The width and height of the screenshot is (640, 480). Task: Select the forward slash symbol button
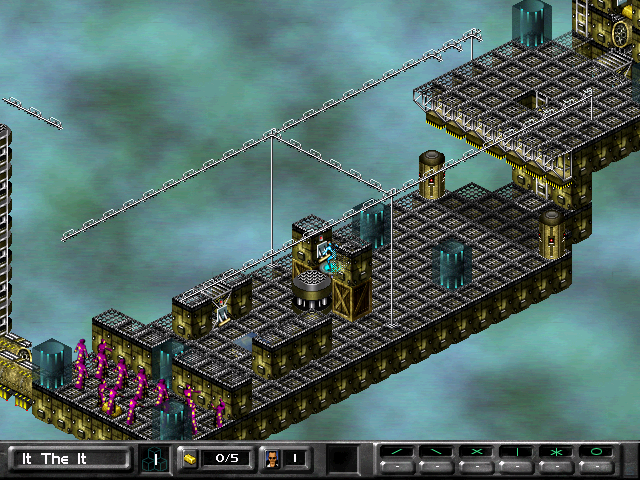point(397,453)
